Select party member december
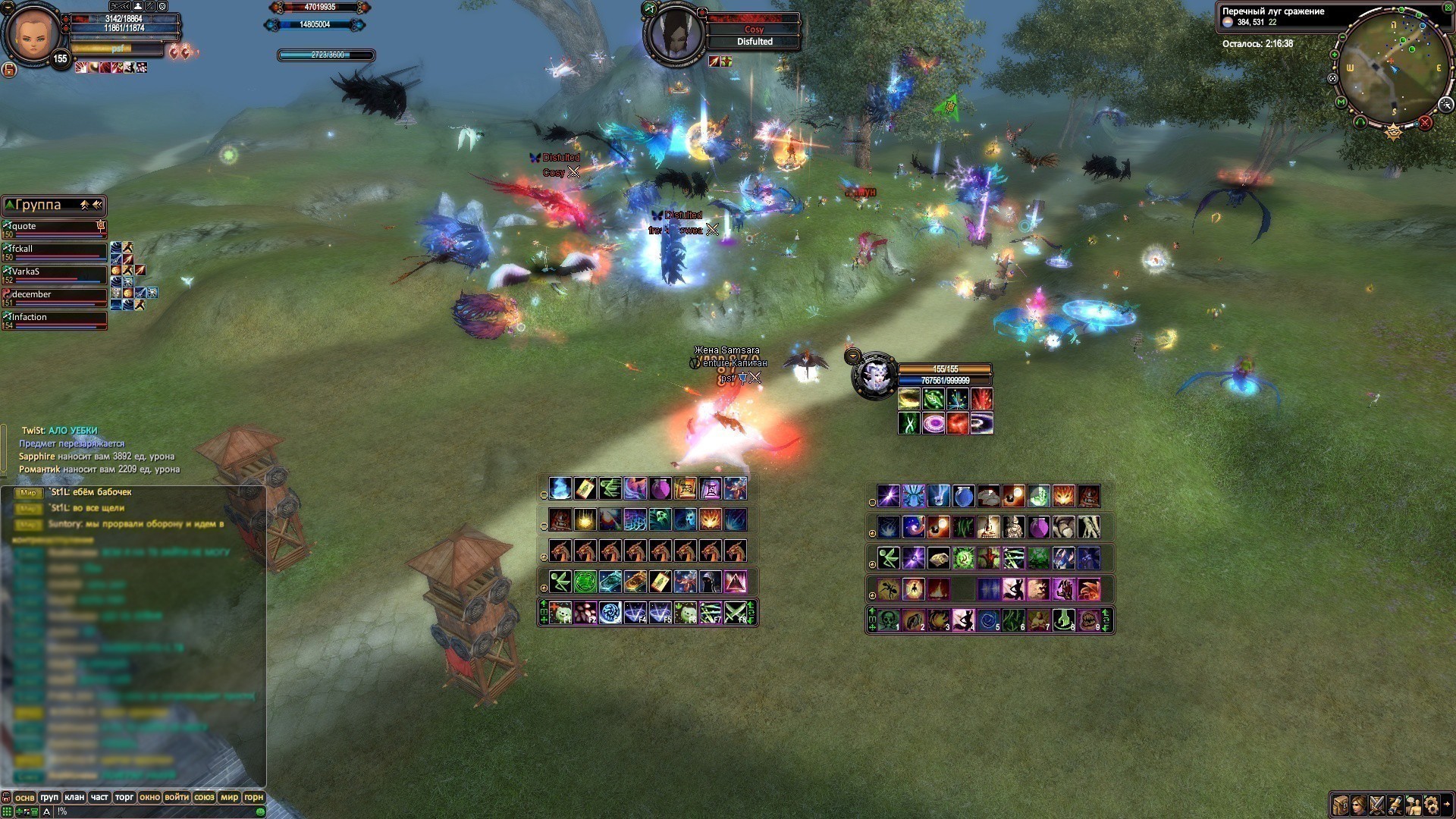The height and width of the screenshot is (819, 1456). [55, 297]
